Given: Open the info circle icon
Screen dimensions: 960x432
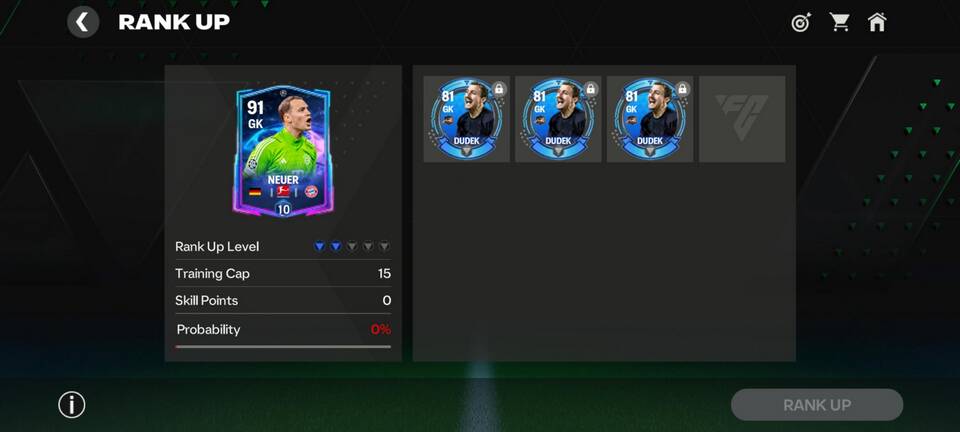Looking at the screenshot, I should [72, 404].
